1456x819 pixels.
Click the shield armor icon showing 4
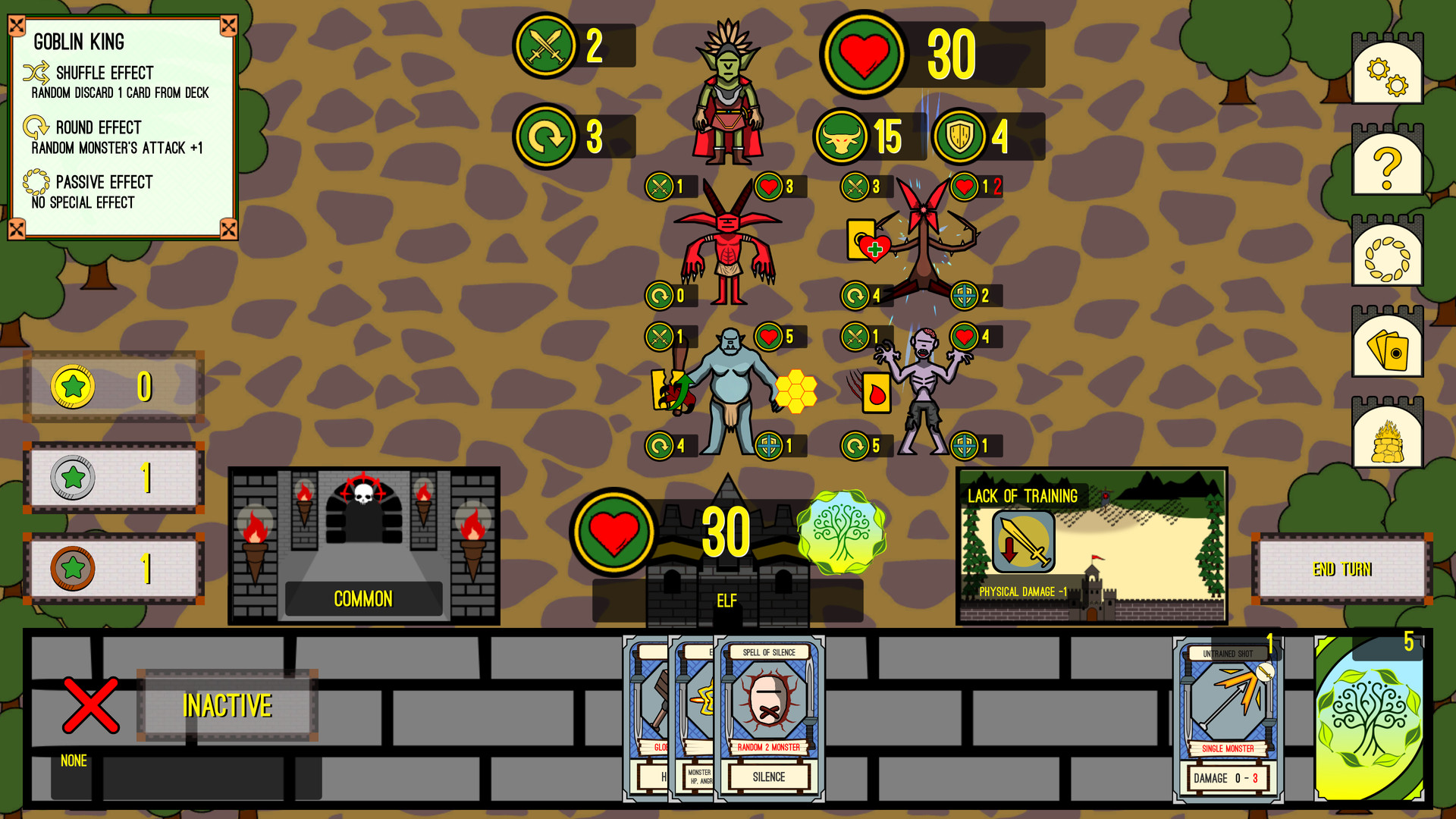959,138
